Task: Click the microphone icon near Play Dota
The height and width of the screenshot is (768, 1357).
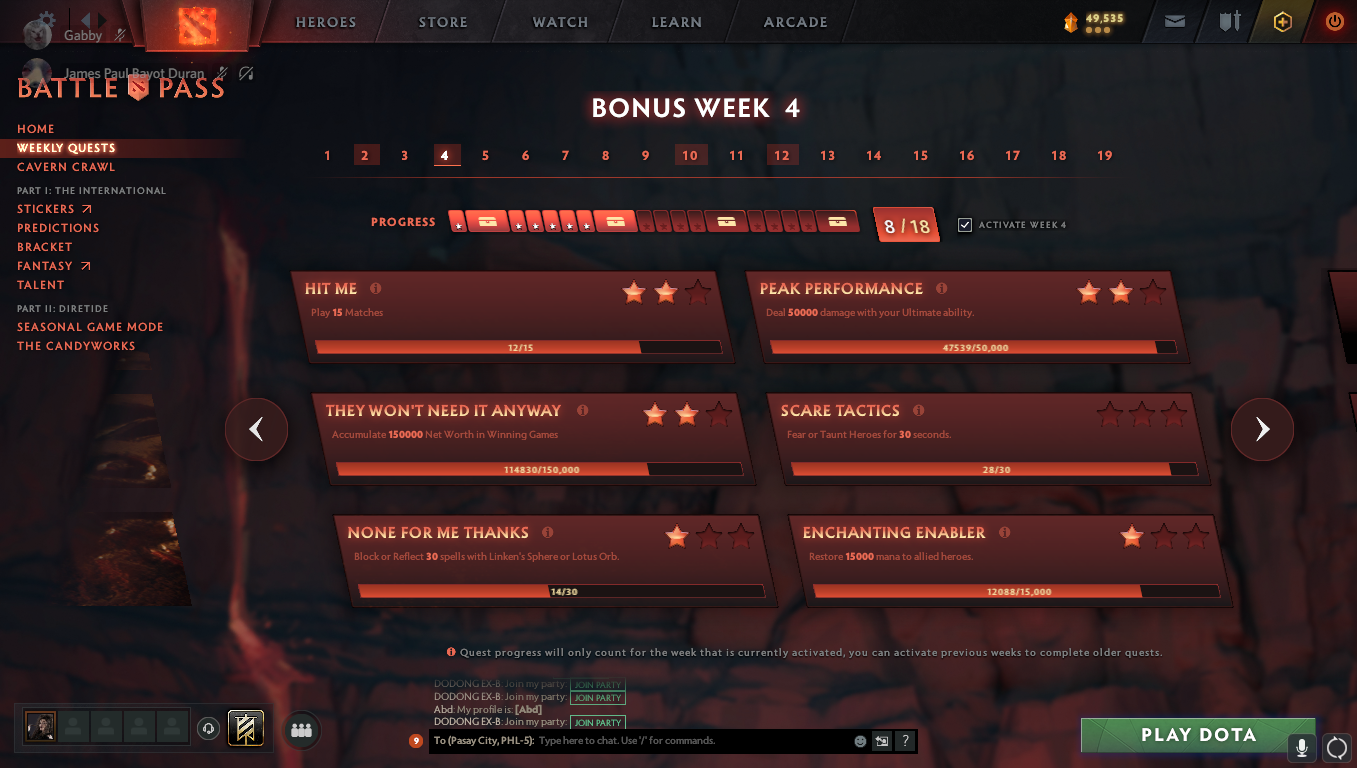Action: 1302,748
